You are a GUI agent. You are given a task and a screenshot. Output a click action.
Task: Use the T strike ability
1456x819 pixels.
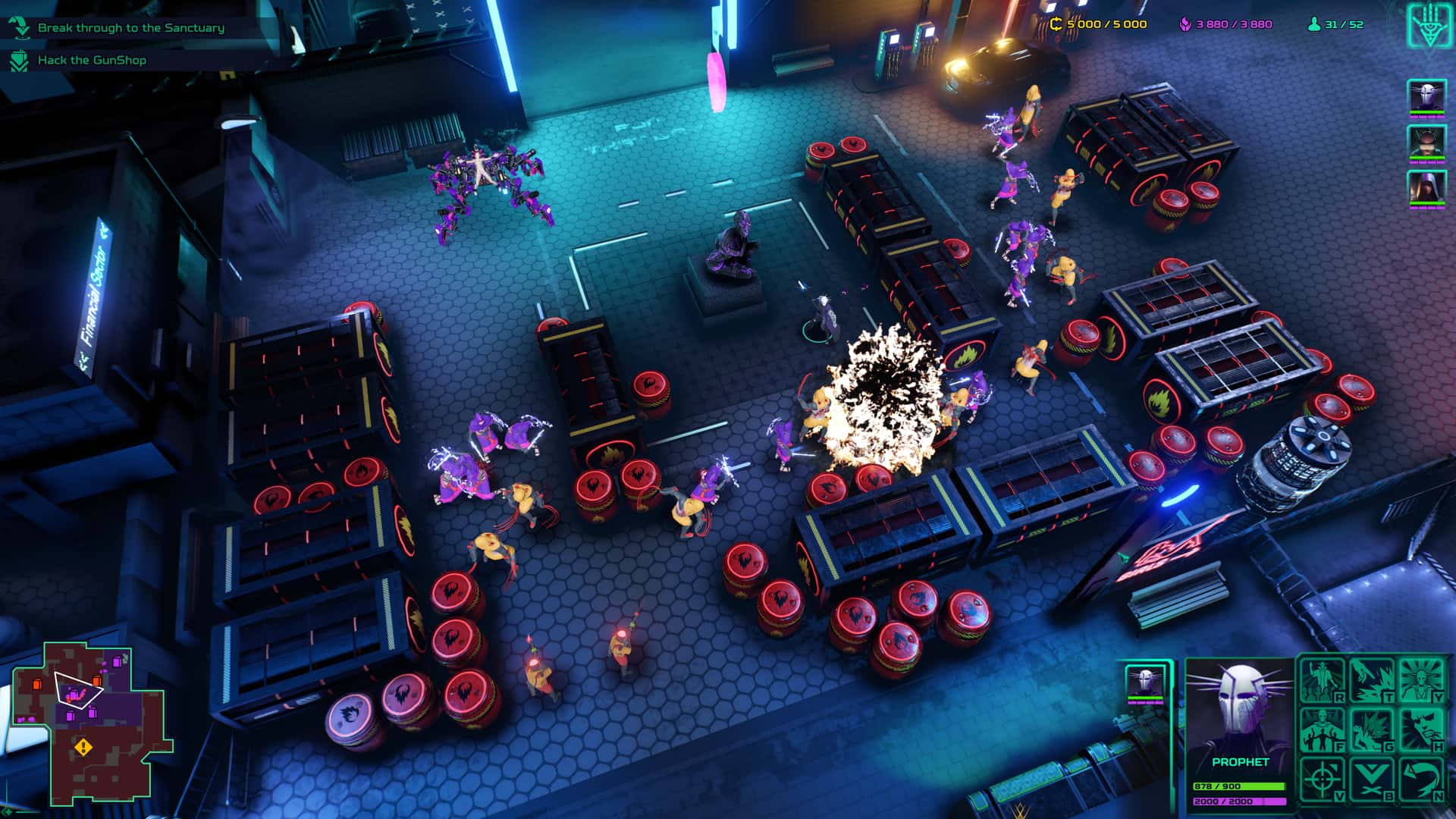[1373, 679]
